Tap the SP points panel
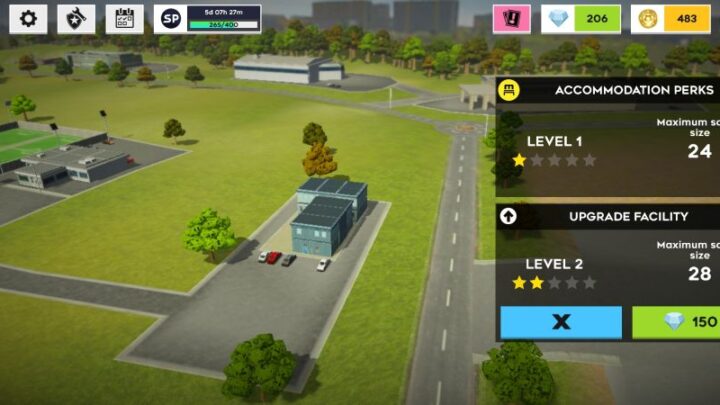The image size is (720, 405). [x=208, y=18]
